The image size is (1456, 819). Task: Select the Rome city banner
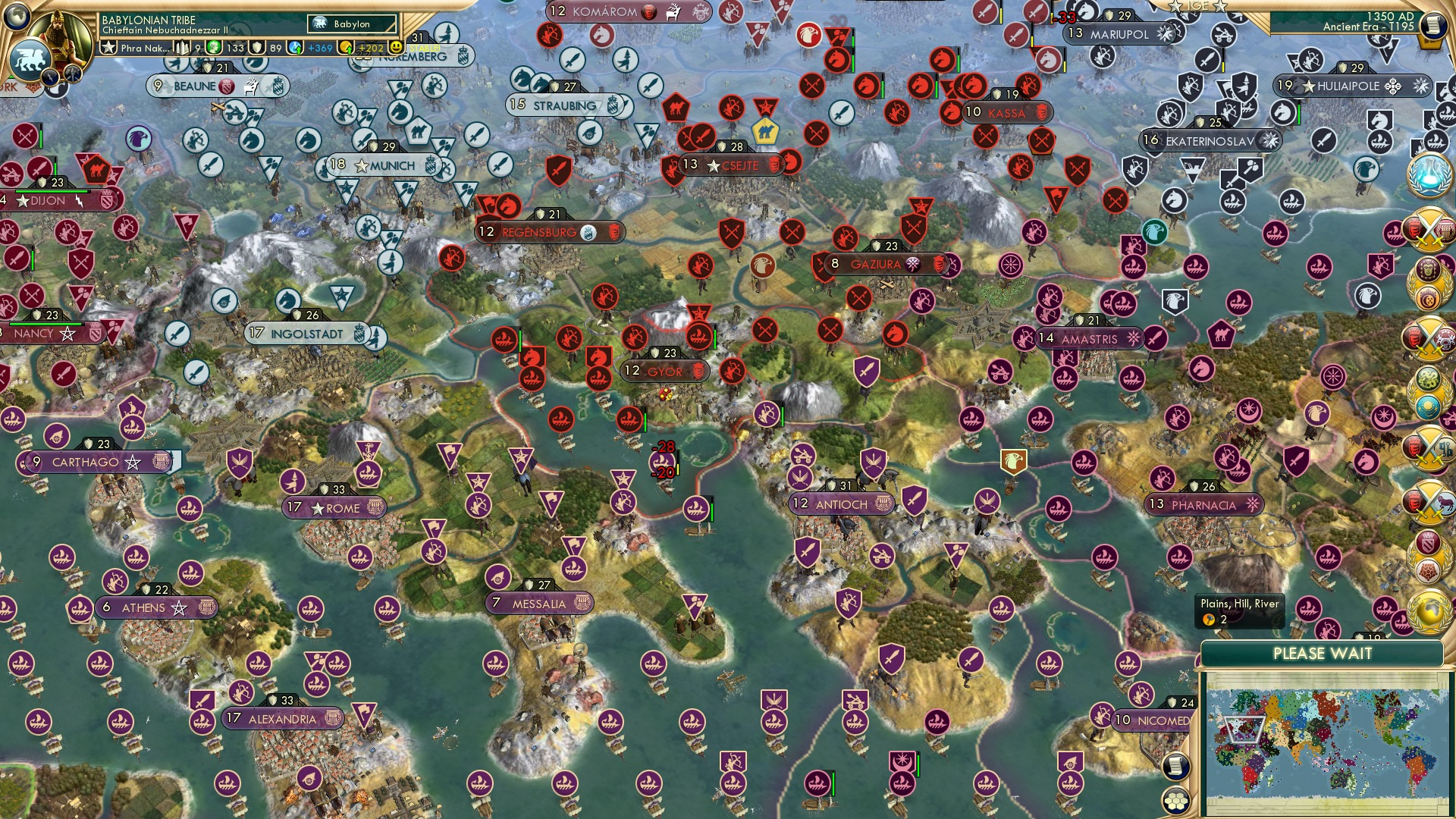(x=334, y=508)
